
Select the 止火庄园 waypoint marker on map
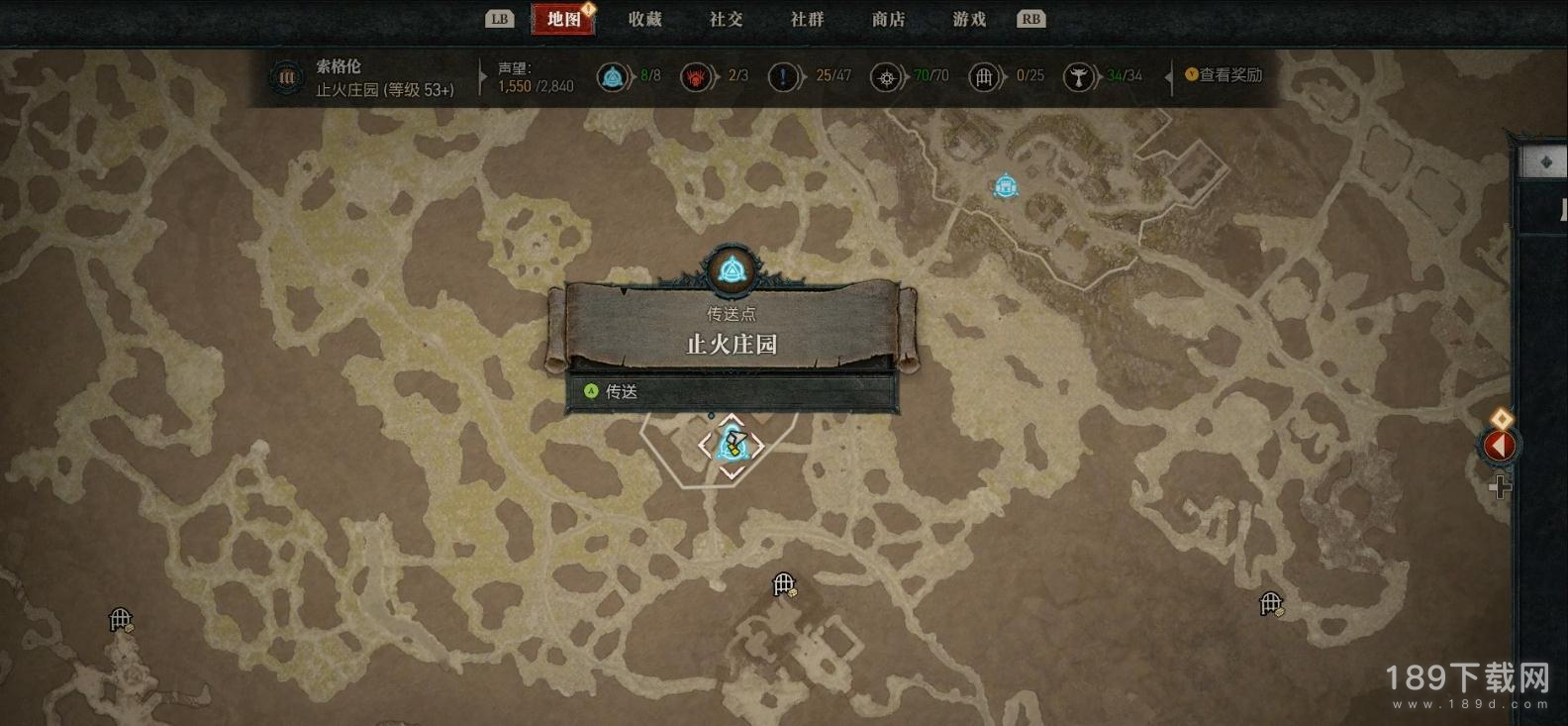click(732, 446)
